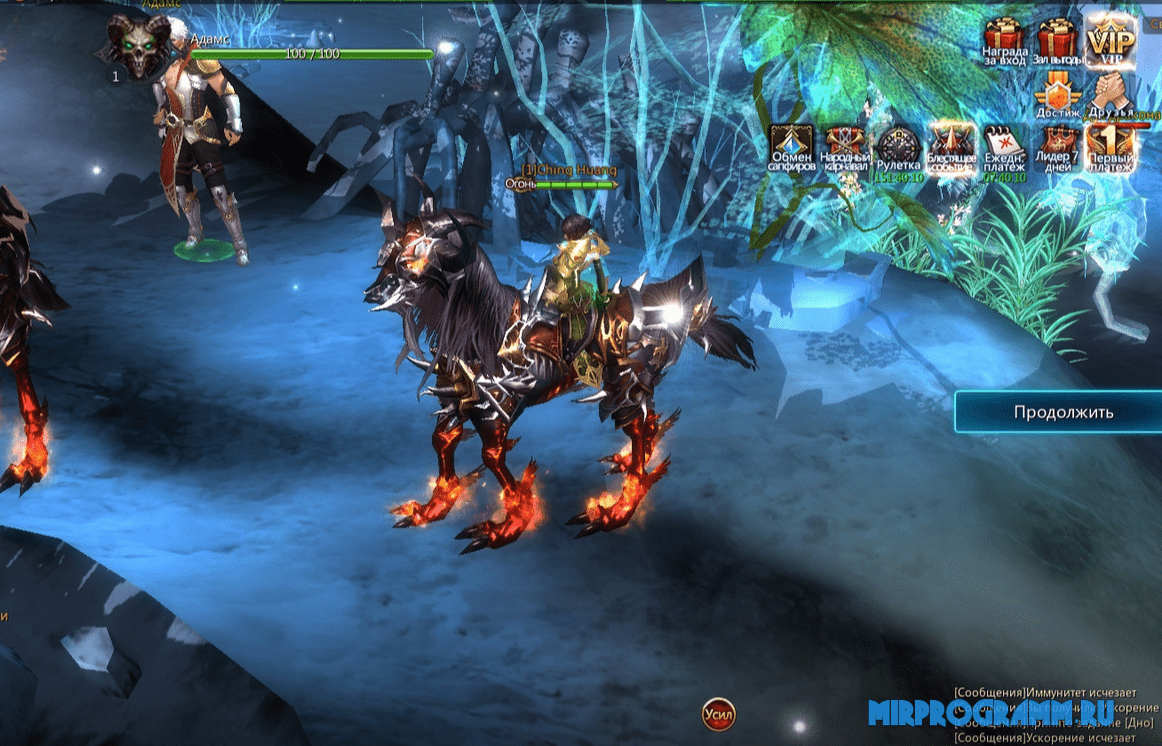Show the Достиж. achievements medal
Image resolution: width=1162 pixels, height=746 pixels.
[1057, 96]
